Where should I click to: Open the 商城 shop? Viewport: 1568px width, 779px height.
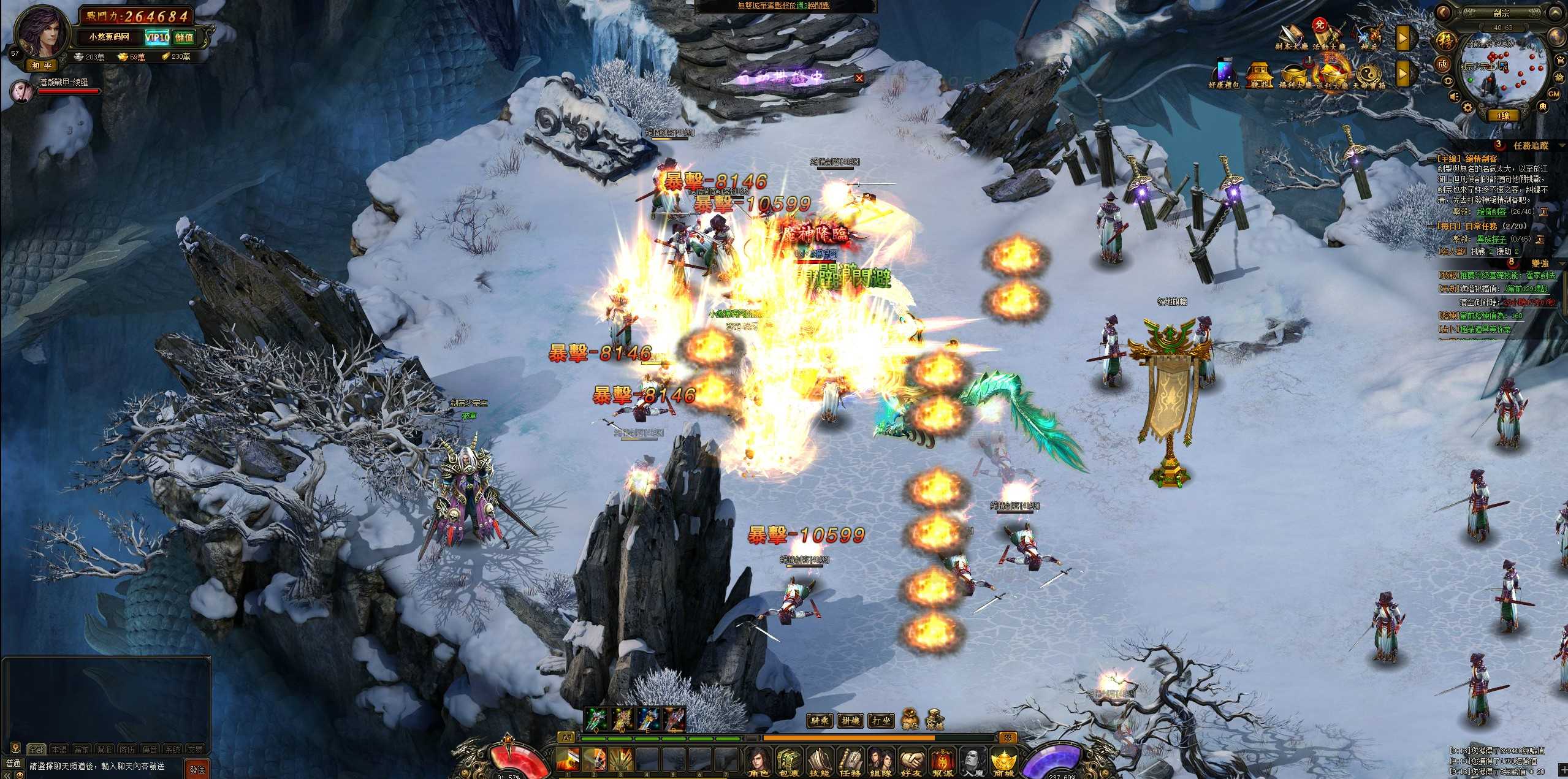[1003, 762]
